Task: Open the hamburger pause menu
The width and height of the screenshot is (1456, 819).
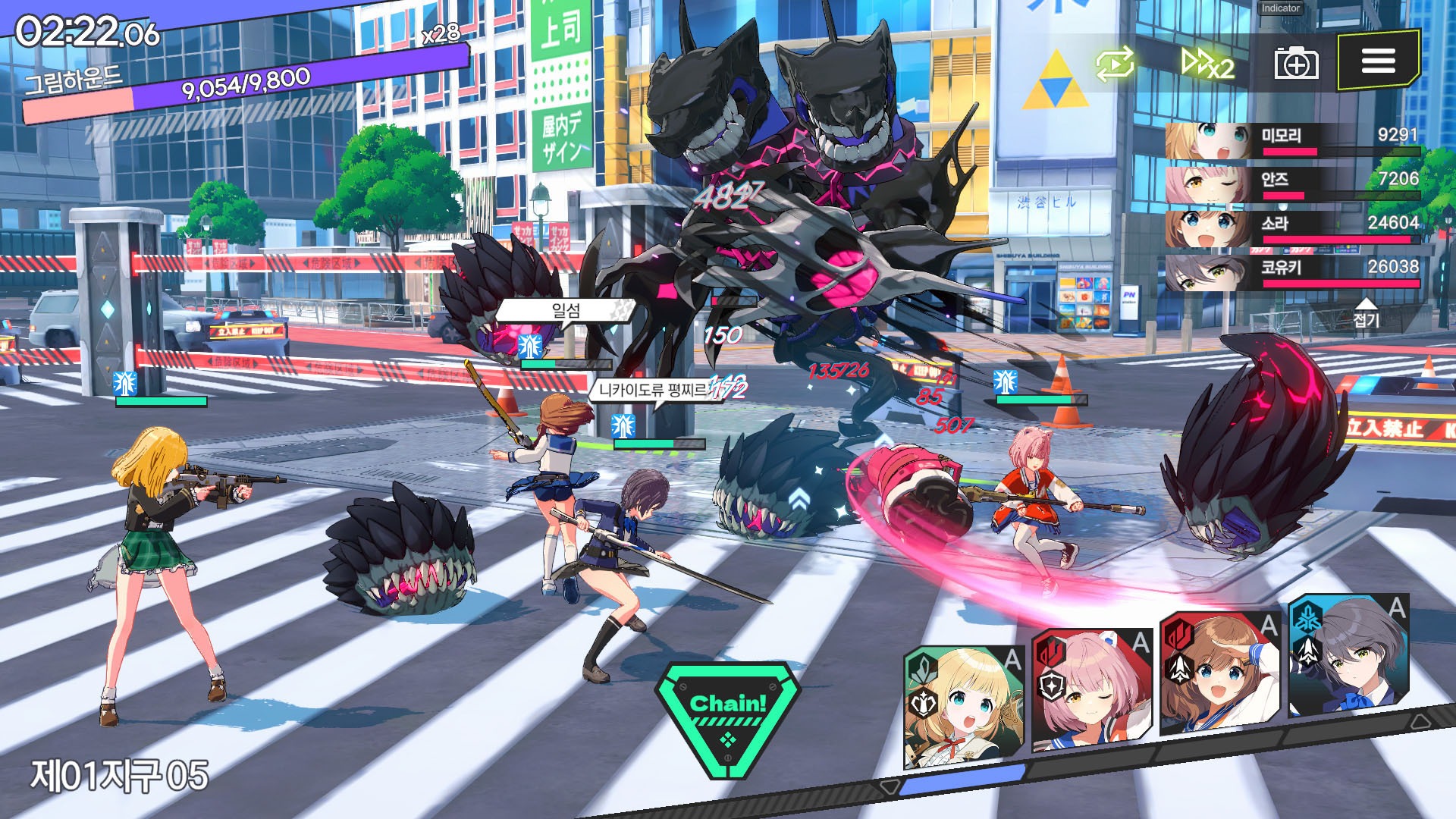Action: [1378, 61]
